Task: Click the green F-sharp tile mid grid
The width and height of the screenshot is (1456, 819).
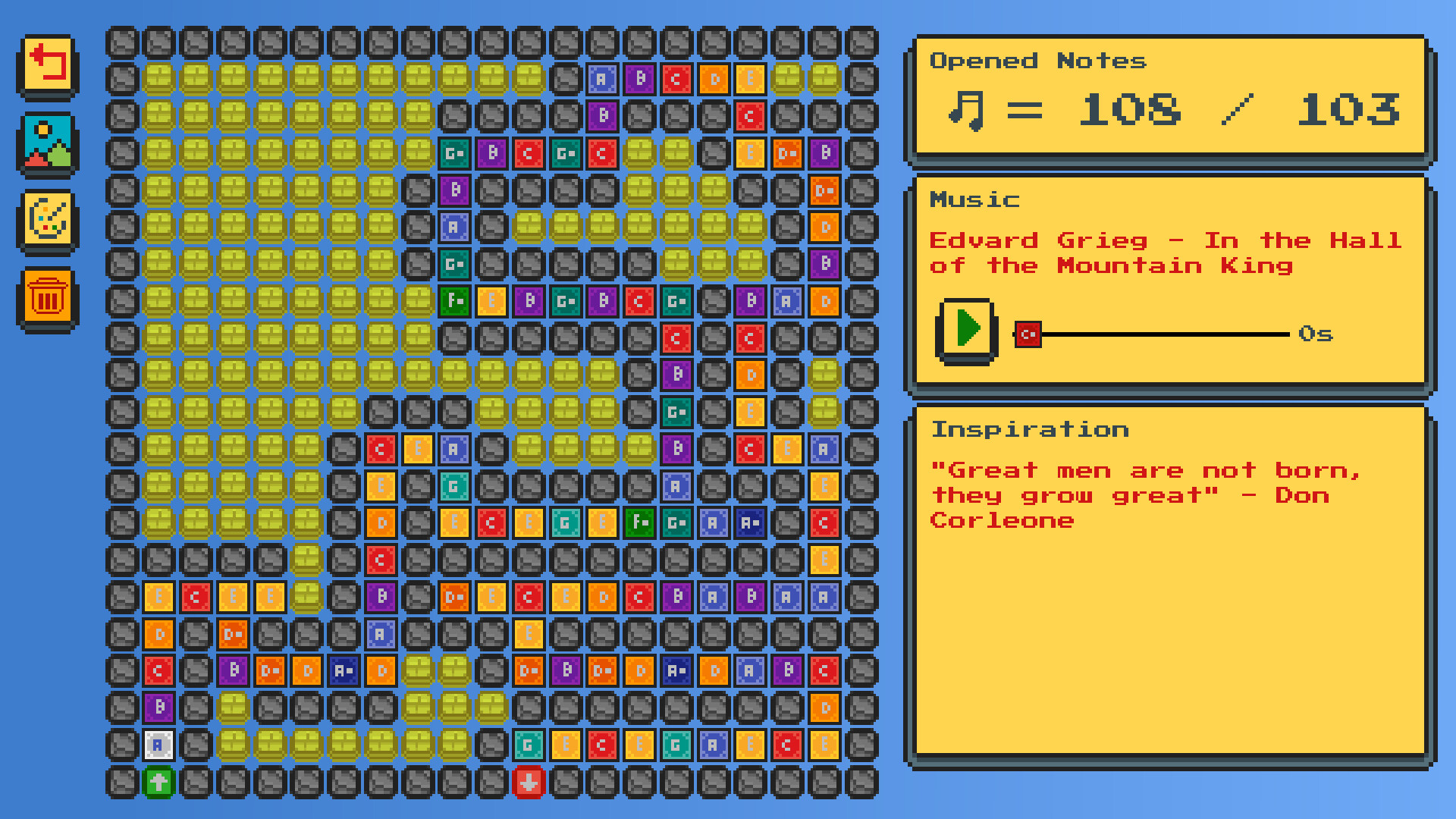Action: [453, 301]
